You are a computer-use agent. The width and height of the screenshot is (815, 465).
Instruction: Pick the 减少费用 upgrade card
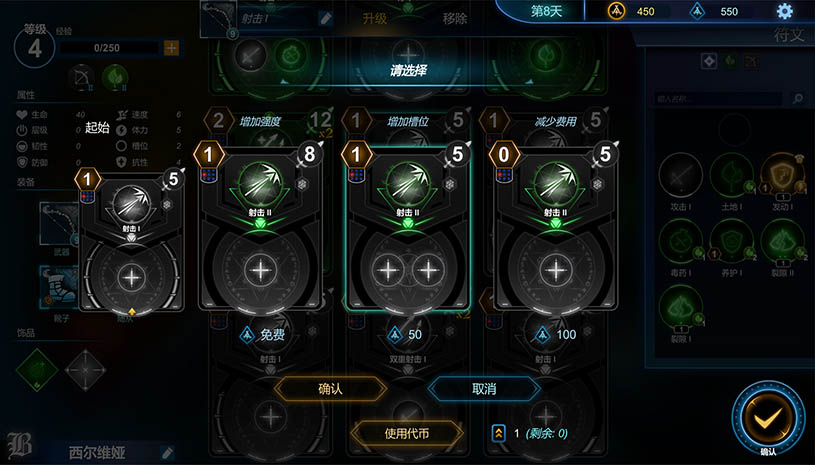click(x=556, y=228)
